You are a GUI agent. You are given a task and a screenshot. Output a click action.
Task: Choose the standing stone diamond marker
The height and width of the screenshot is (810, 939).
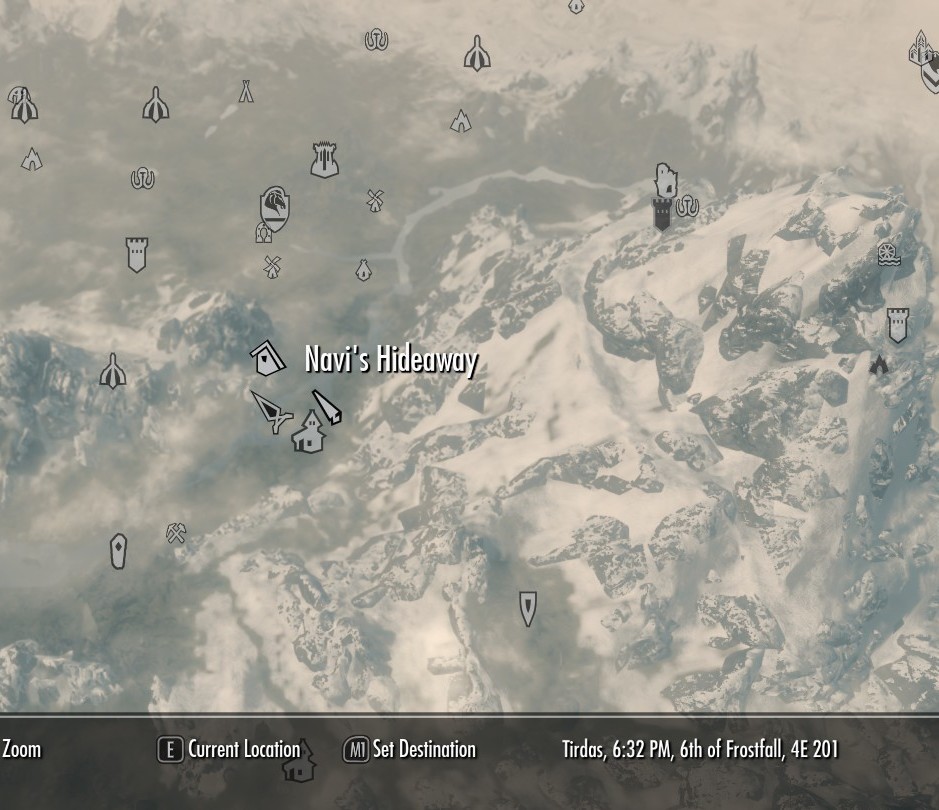pos(118,551)
